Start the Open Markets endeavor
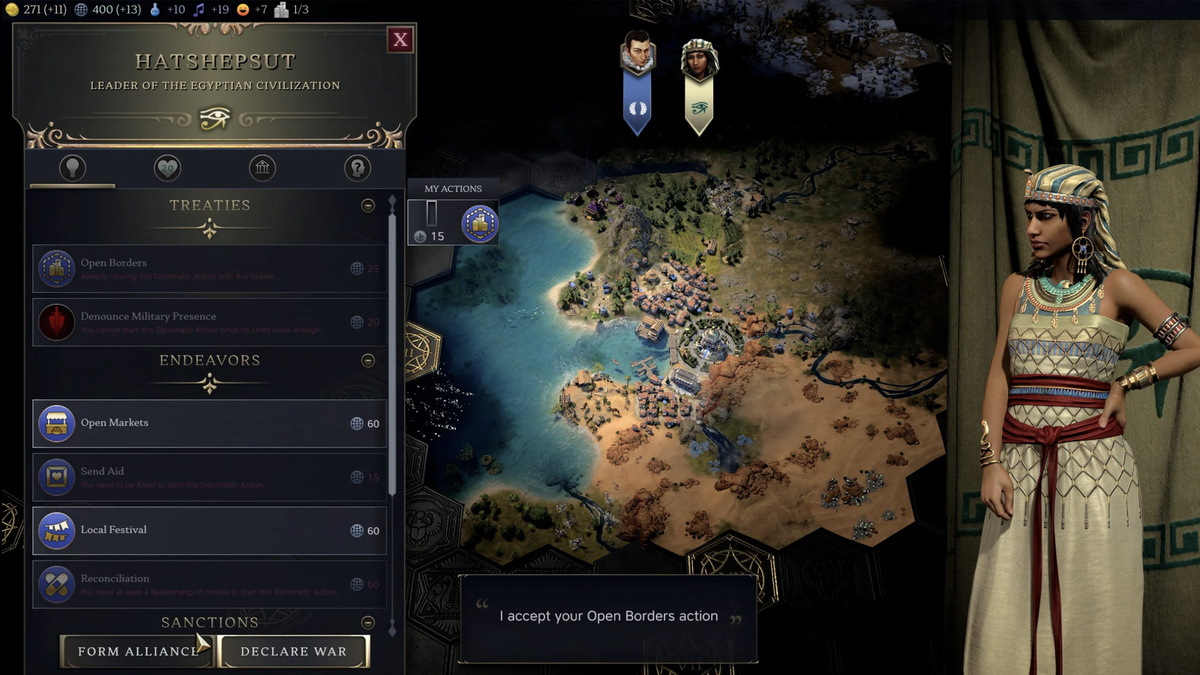The width and height of the screenshot is (1200, 675). coord(210,423)
